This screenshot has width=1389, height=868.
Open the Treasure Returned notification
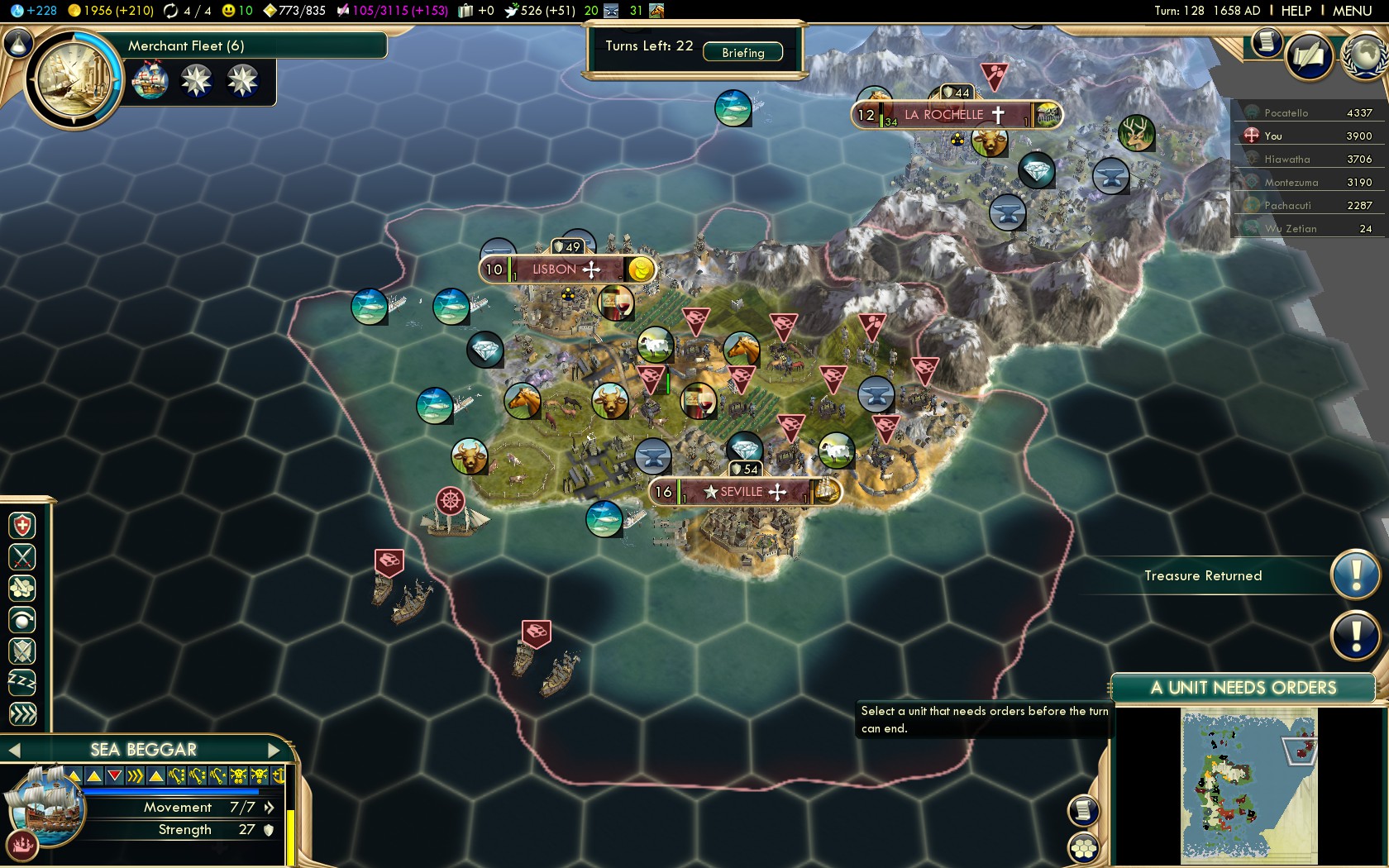1355,575
